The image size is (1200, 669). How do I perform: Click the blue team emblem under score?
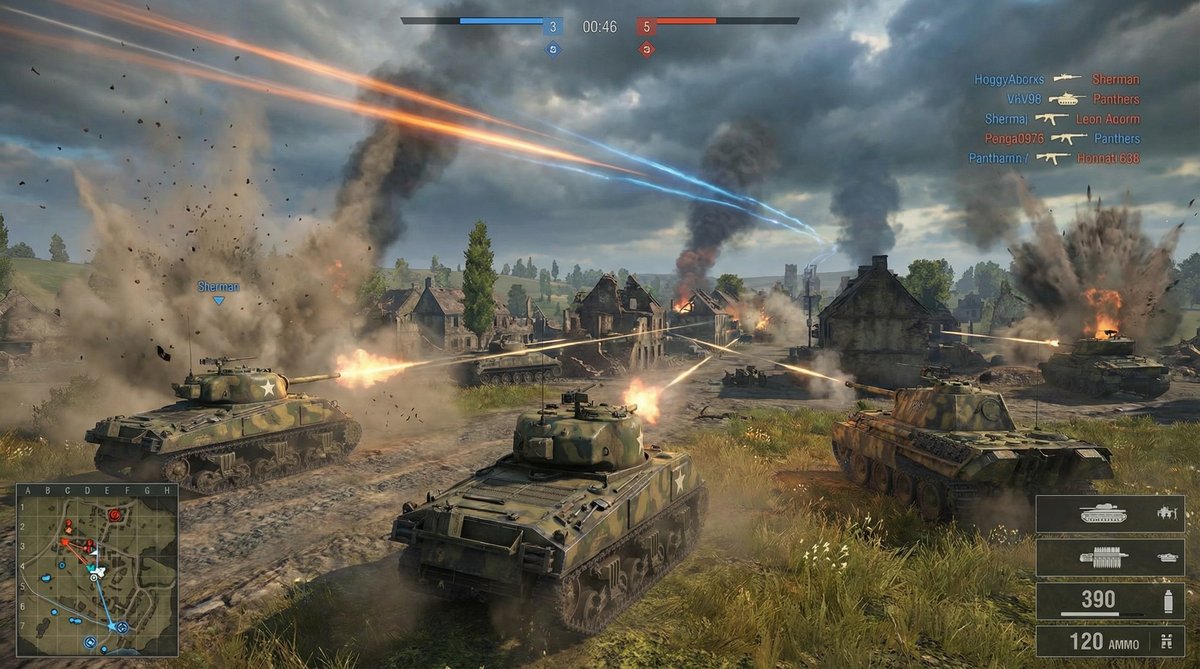[x=553, y=48]
